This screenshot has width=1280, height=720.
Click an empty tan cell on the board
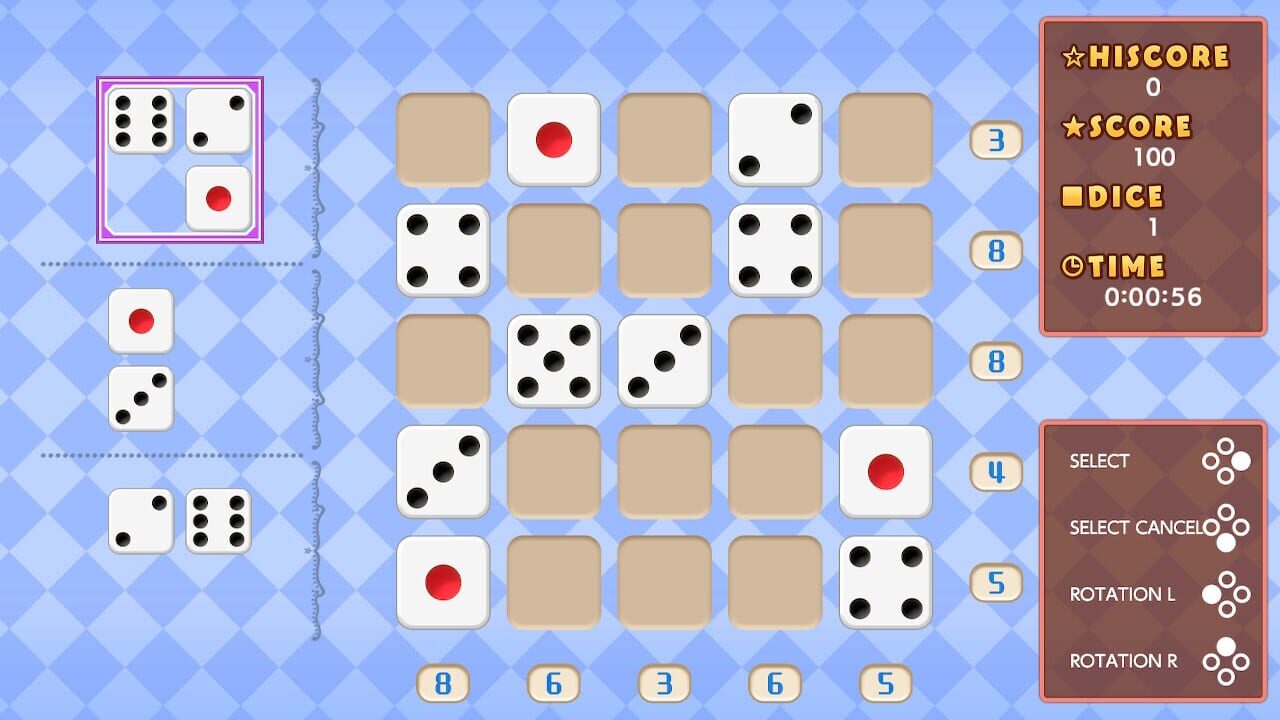[x=663, y=470]
